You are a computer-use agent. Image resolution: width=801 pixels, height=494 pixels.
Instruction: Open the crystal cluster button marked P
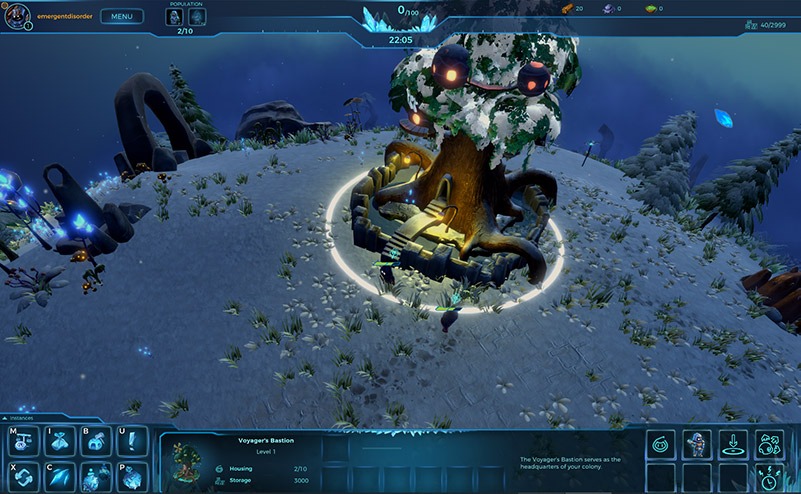132,476
